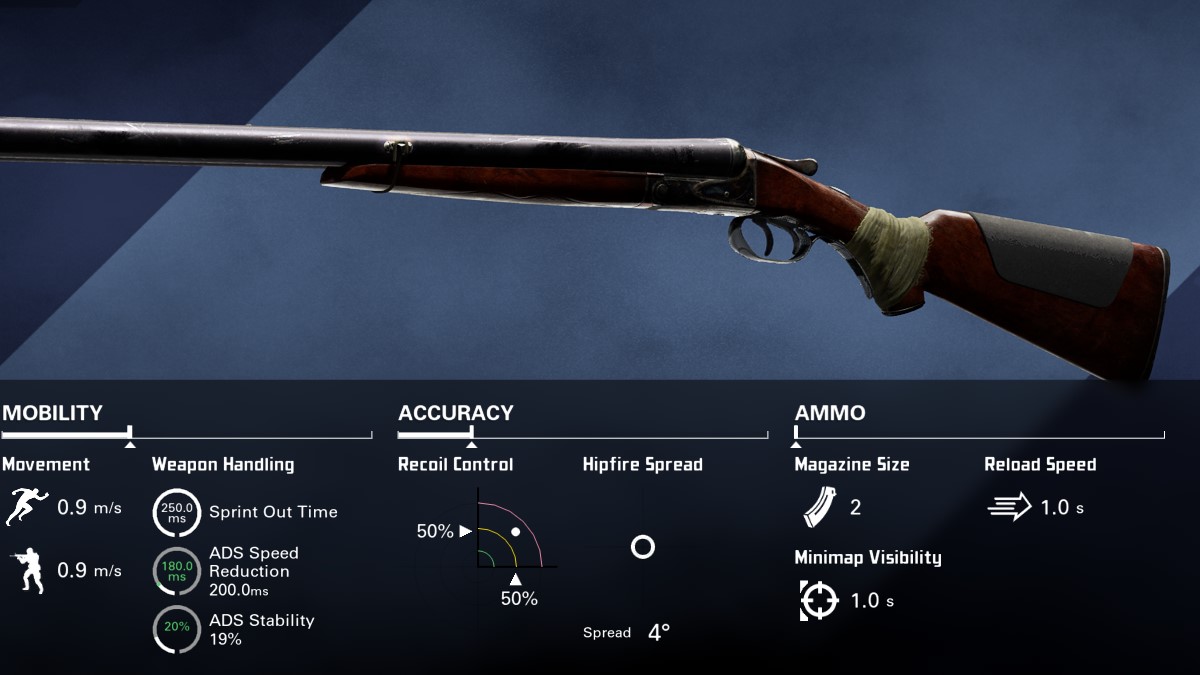Select the Minimap Visibility crosshair icon
1200x675 pixels.
[818, 600]
